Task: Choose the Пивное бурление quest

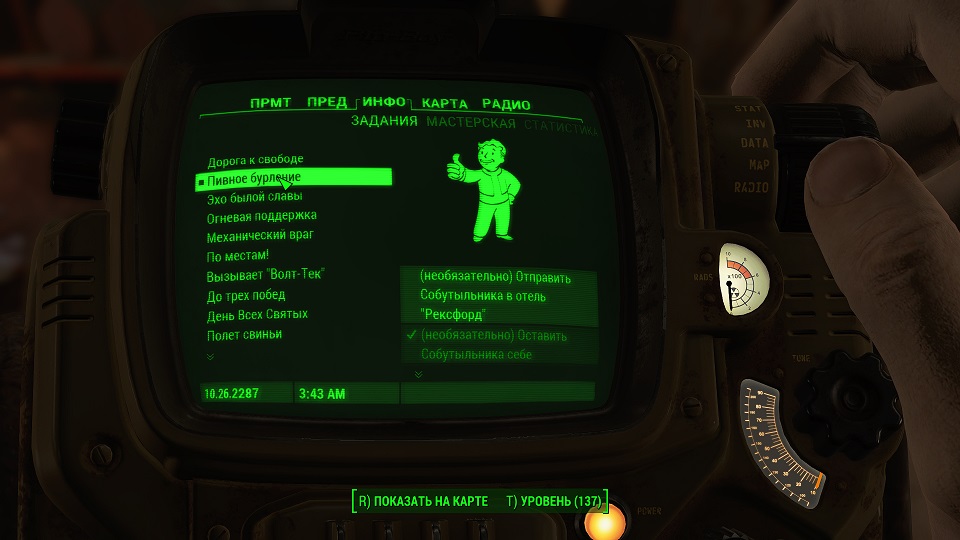Action: coord(254,178)
